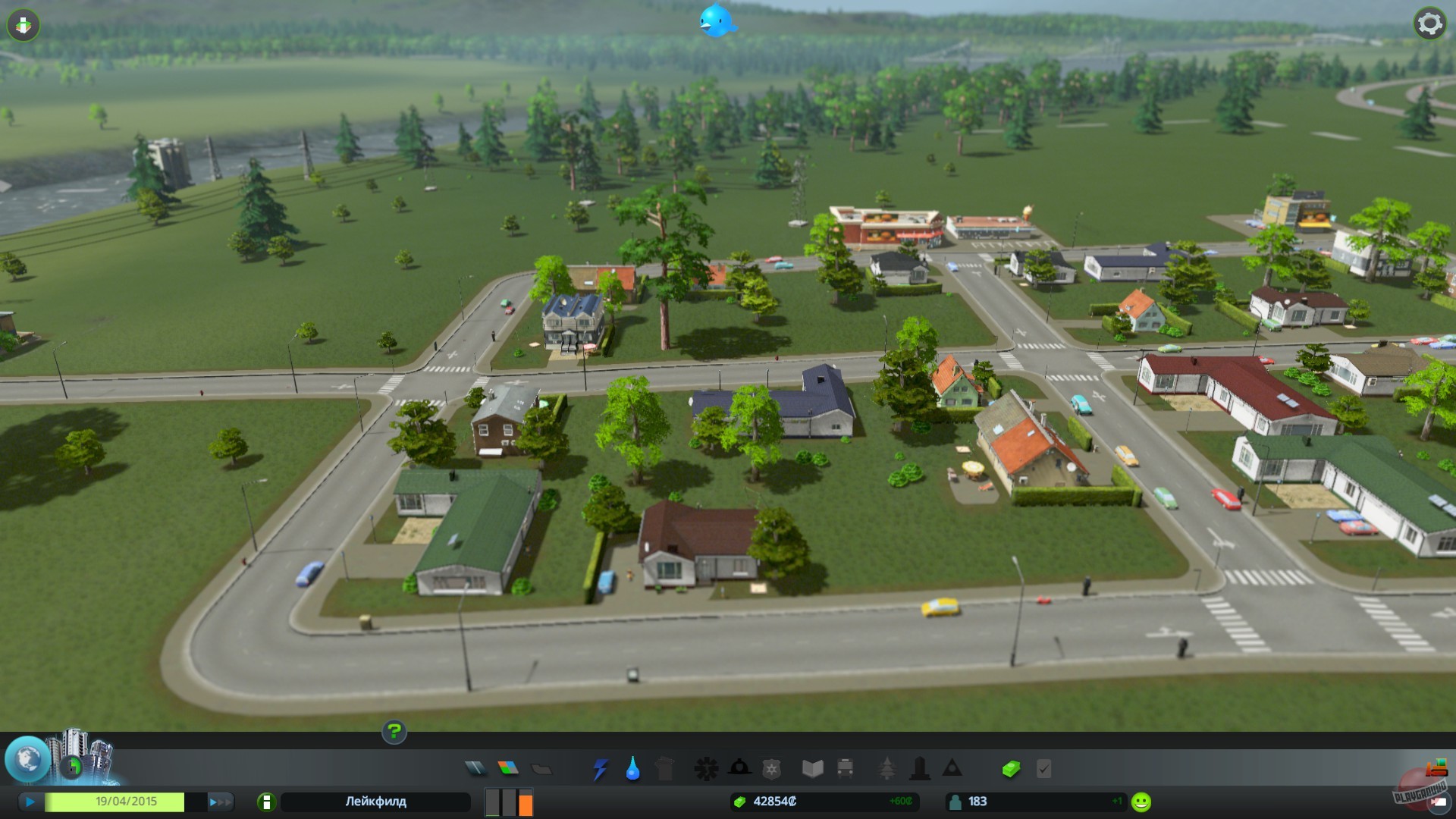Open game options via the gear icon
The width and height of the screenshot is (1456, 819).
[1429, 24]
